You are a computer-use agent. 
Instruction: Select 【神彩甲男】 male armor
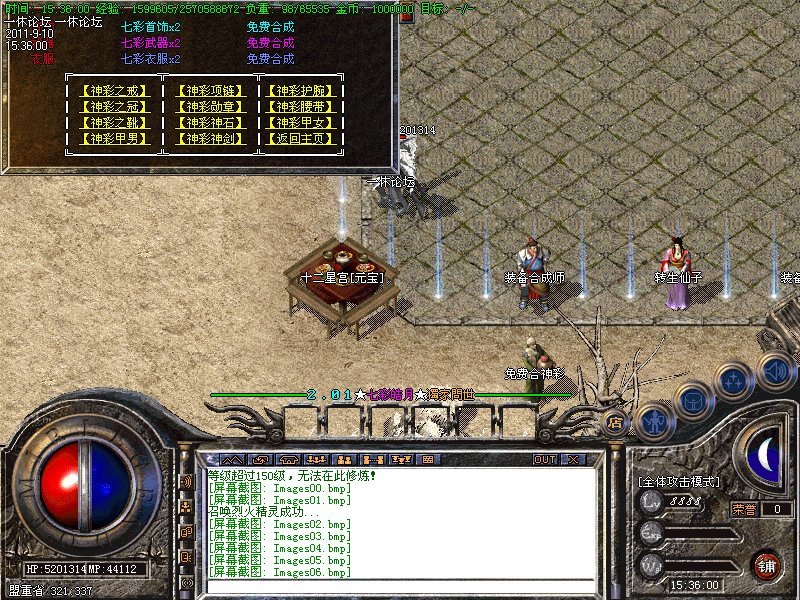[115, 139]
